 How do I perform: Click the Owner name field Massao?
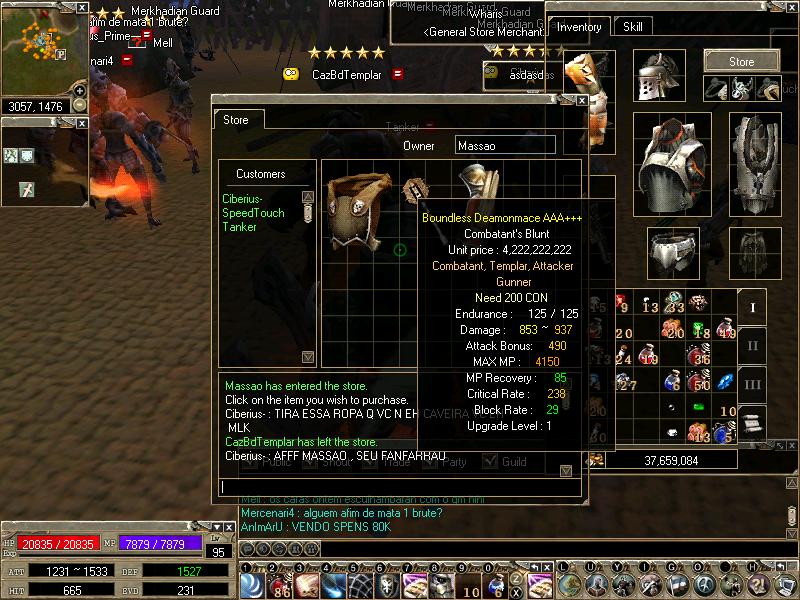[x=505, y=146]
